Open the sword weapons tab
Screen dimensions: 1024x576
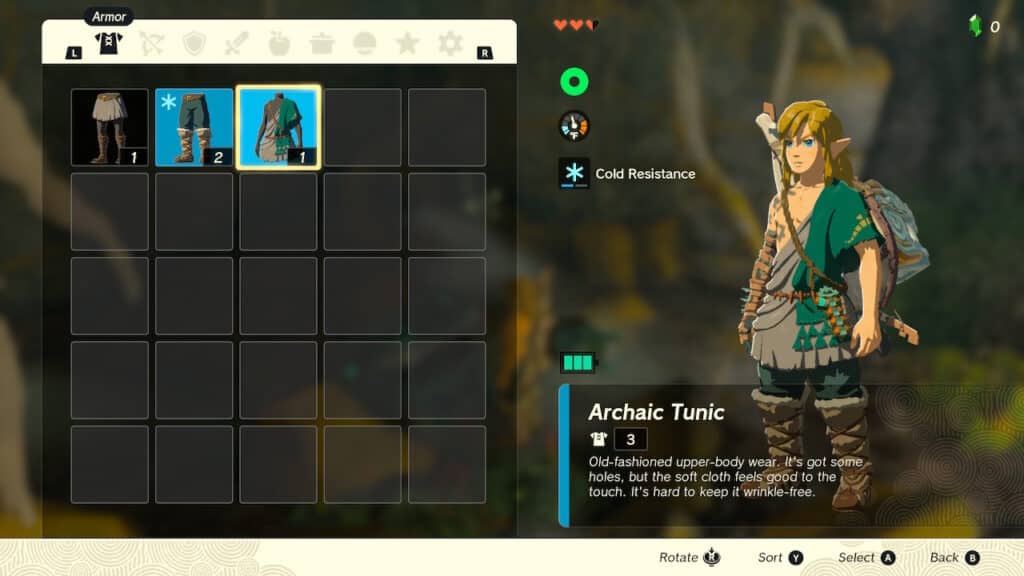point(237,43)
